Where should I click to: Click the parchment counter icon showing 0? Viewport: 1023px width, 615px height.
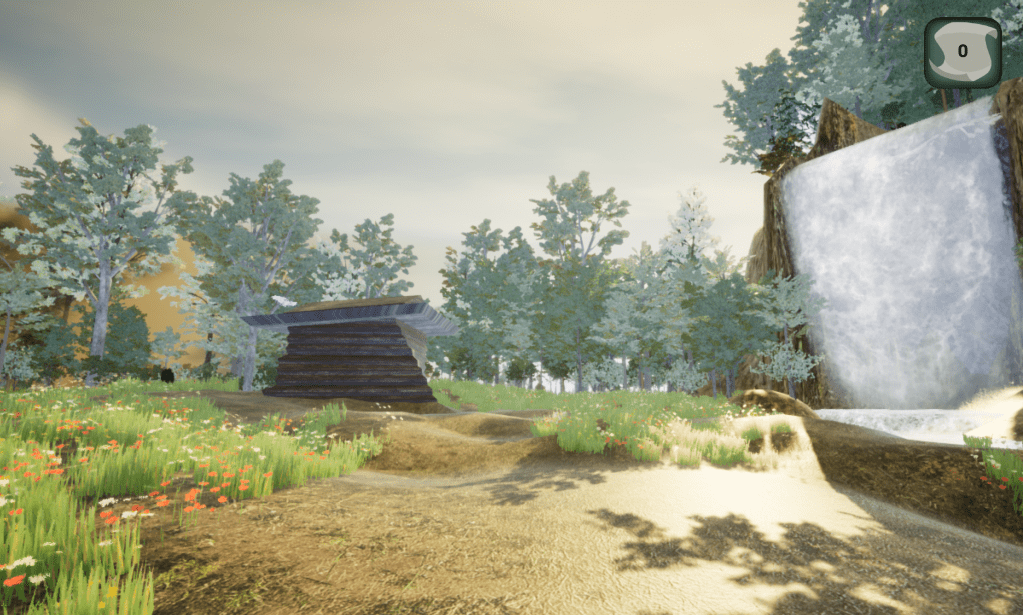coord(961,52)
